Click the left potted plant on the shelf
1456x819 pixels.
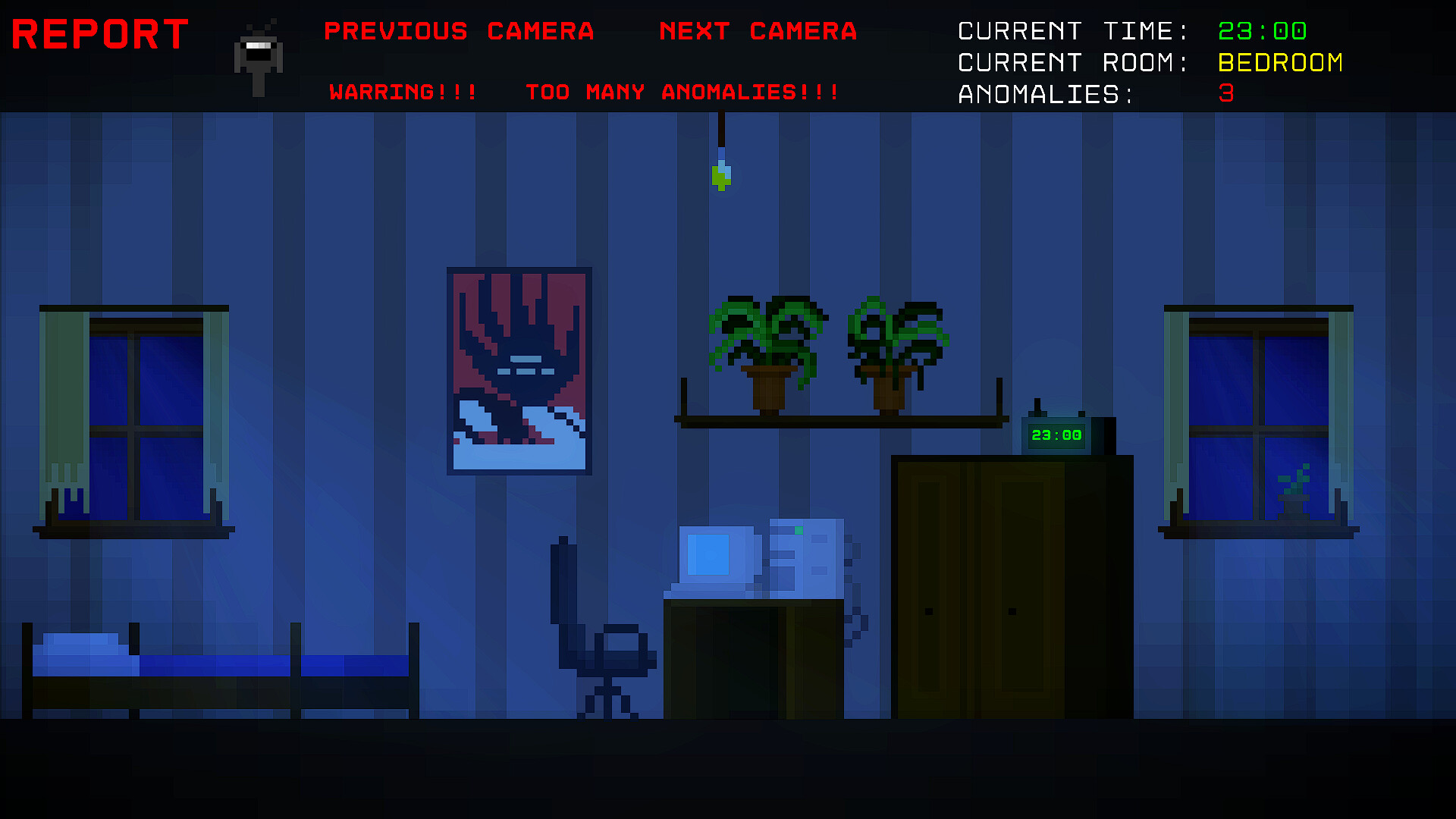pos(766,349)
